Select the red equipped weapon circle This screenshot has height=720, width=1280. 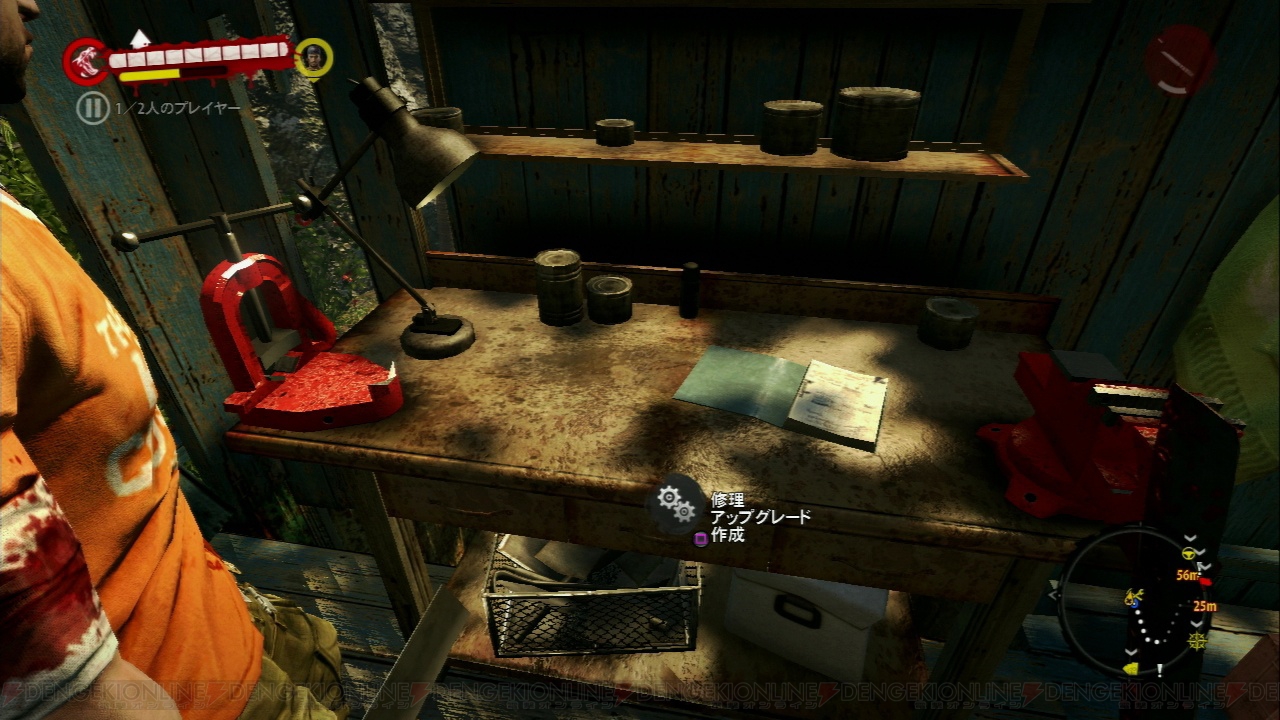(1180, 59)
